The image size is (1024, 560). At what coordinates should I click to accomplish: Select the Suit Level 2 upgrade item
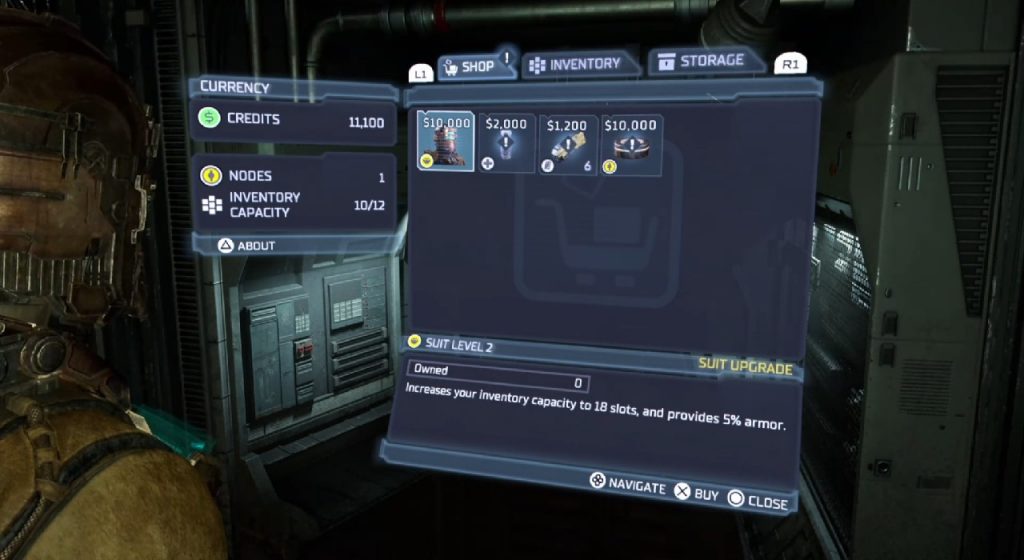coord(446,142)
